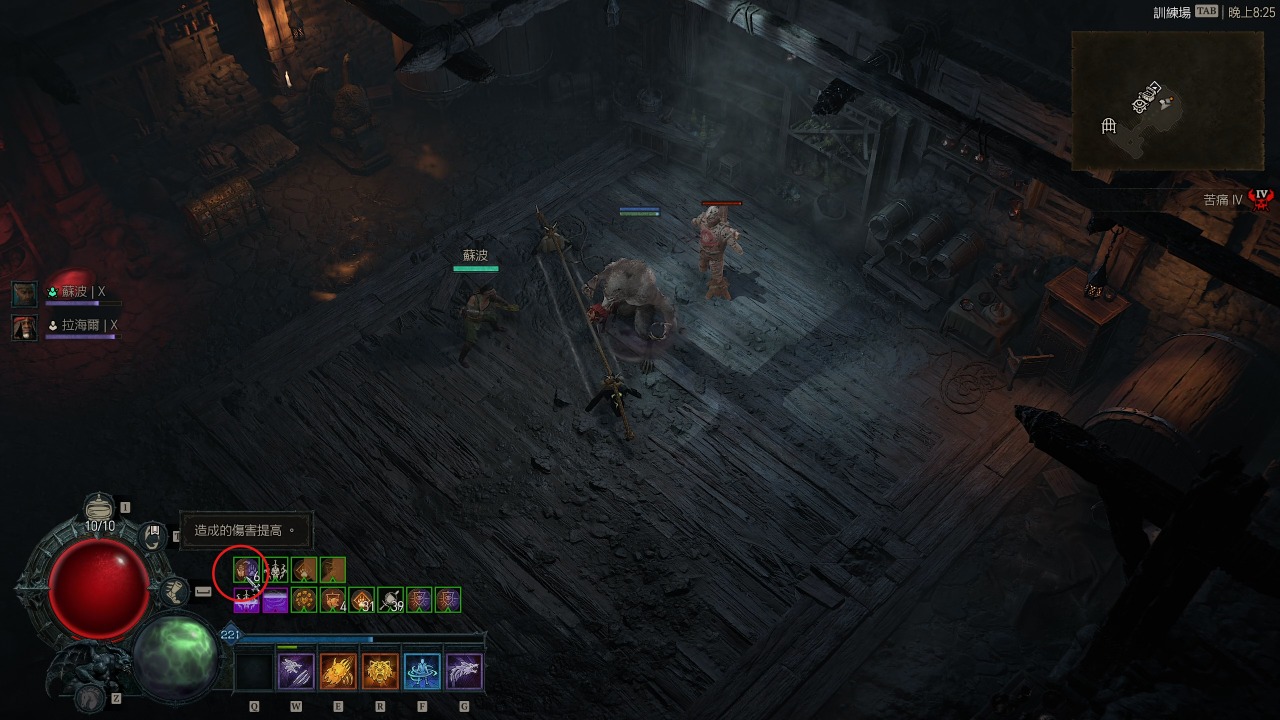1280x720 pixels.
Task: Open the minimap
Action: (x=1167, y=100)
